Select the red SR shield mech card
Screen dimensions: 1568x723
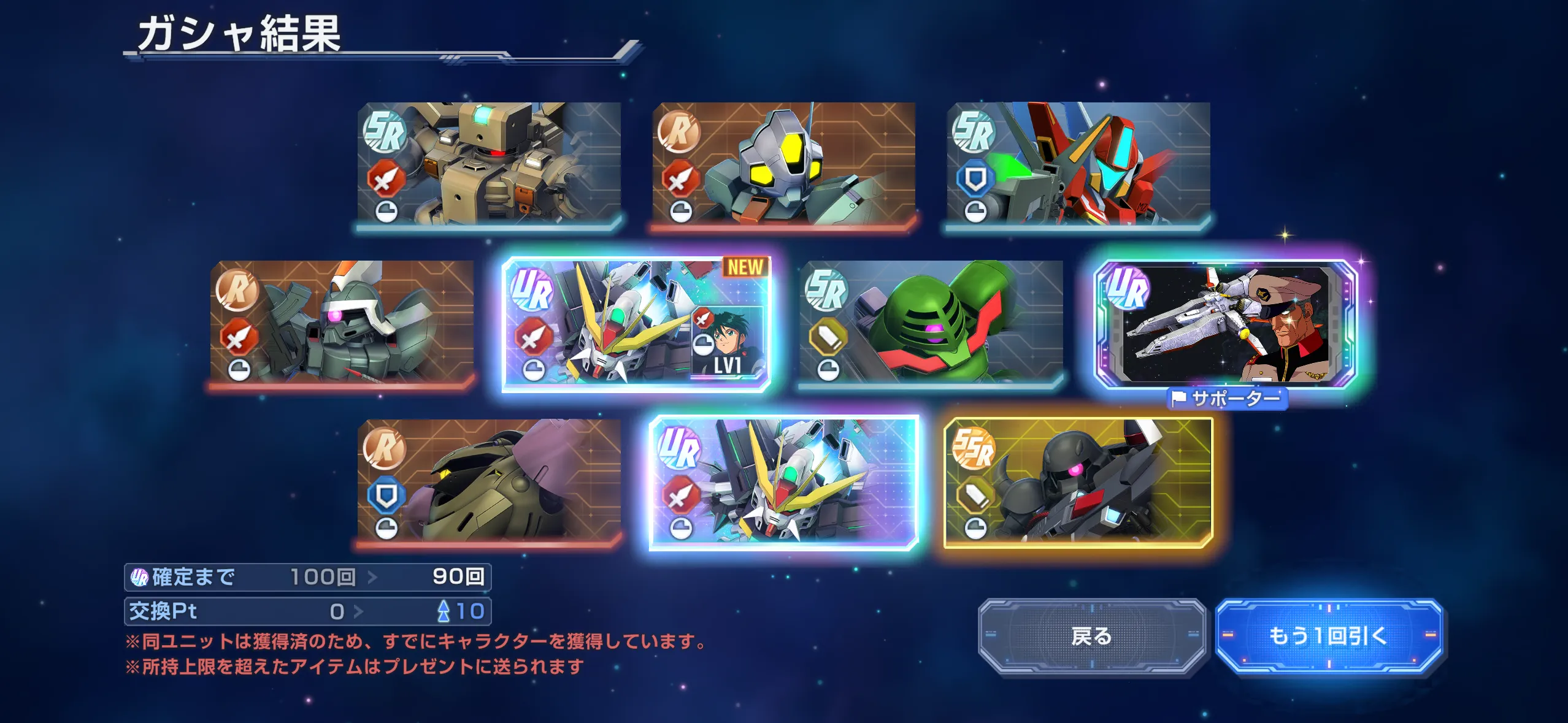(x=1078, y=164)
